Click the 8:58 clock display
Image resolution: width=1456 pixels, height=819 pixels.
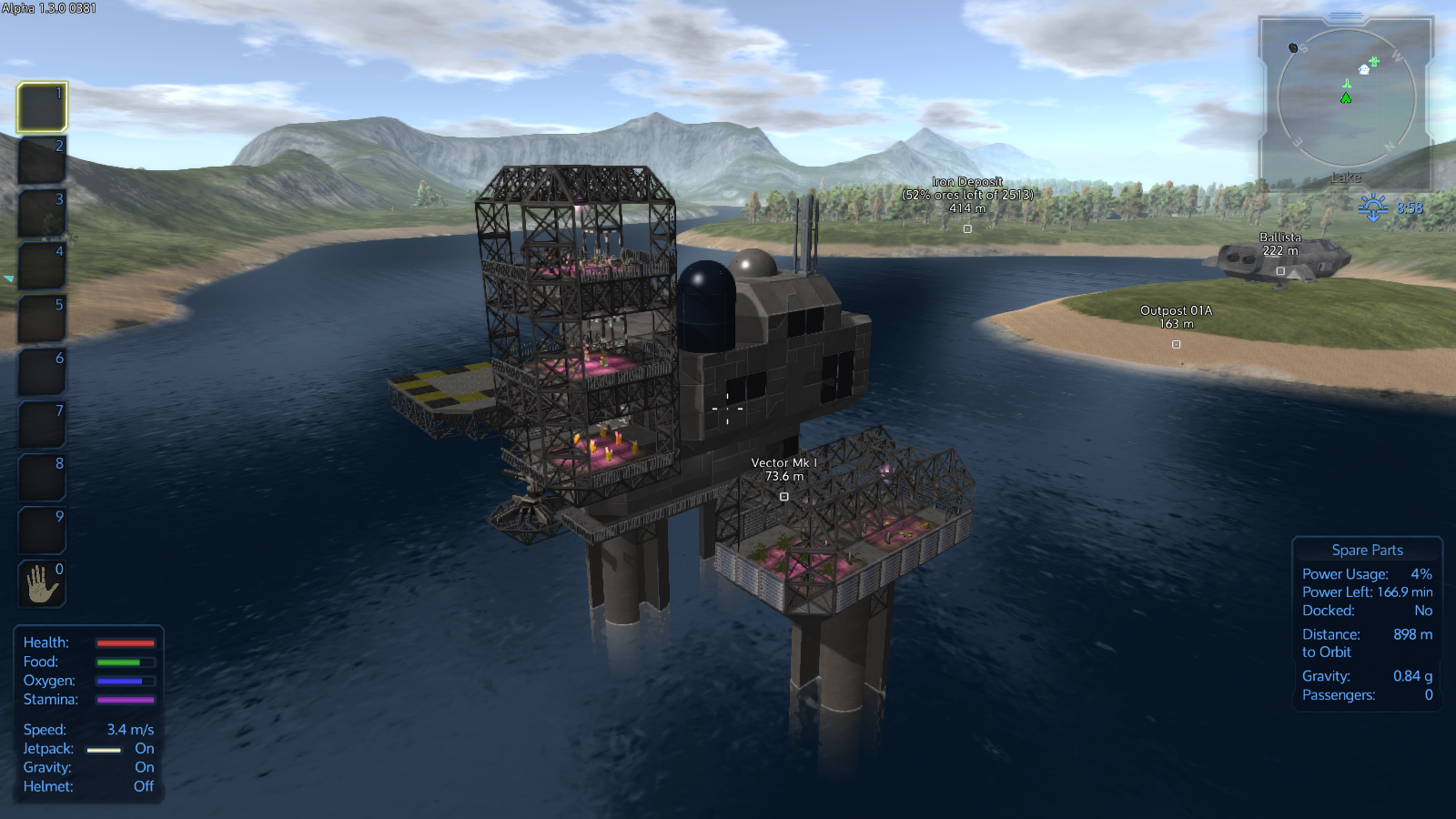tap(1409, 207)
